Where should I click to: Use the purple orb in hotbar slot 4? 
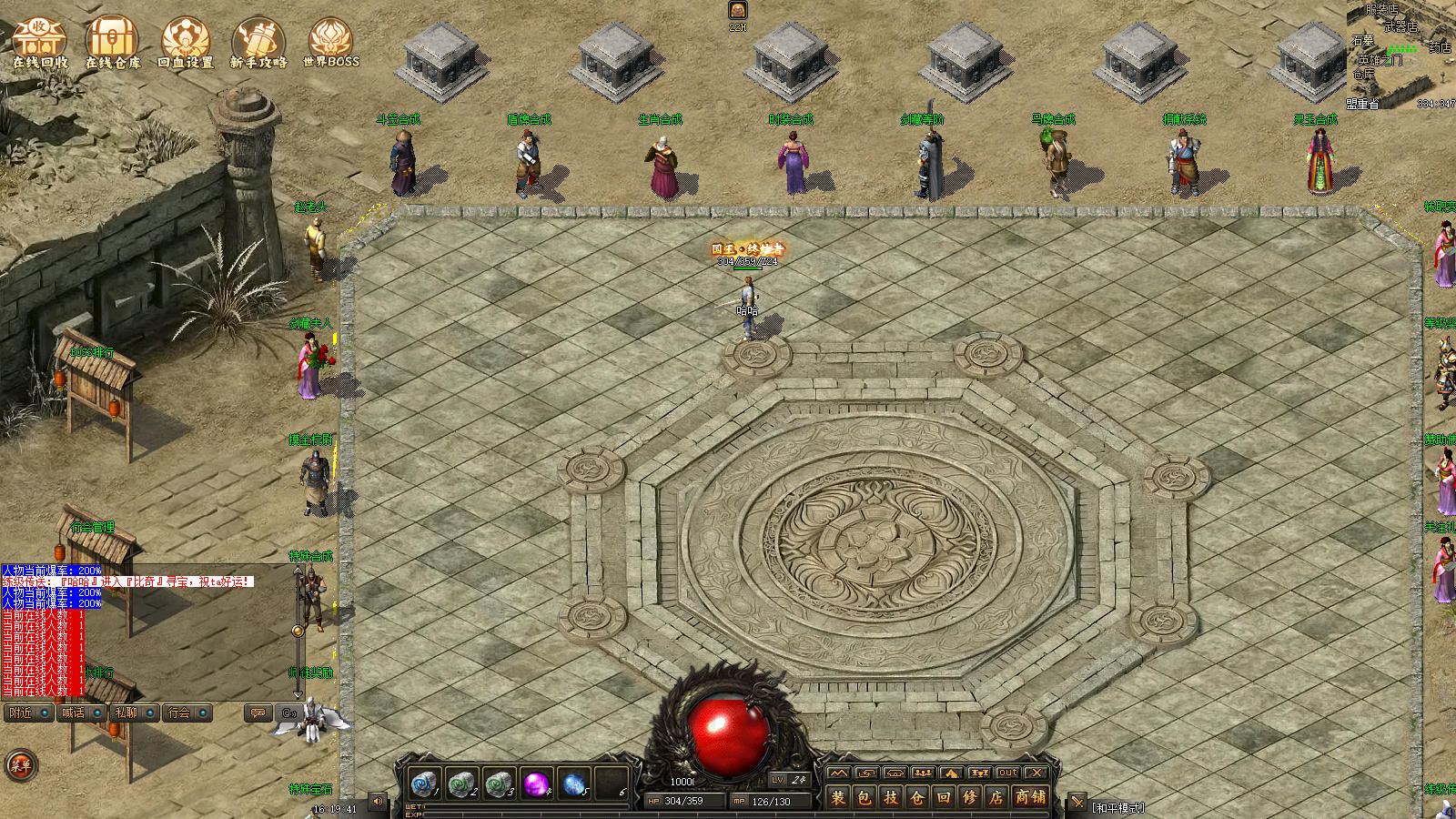click(x=536, y=783)
